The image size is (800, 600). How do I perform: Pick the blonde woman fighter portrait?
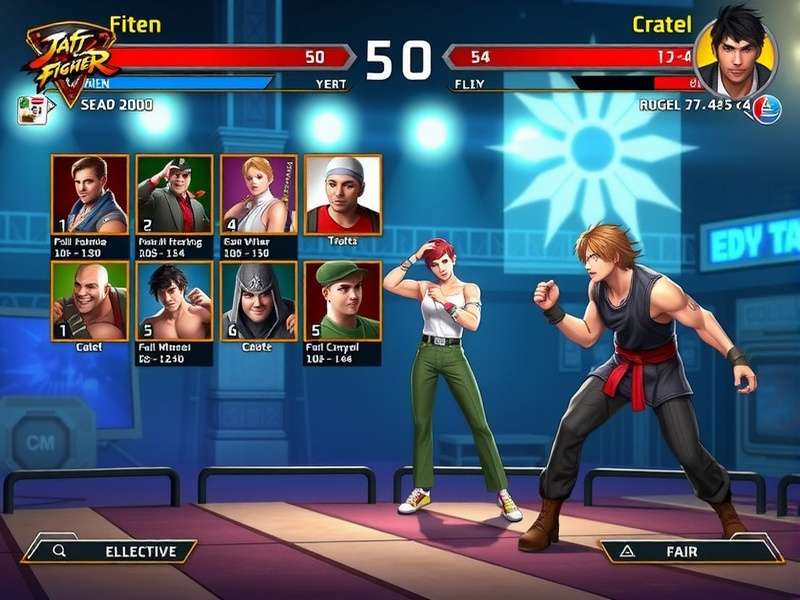(258, 194)
